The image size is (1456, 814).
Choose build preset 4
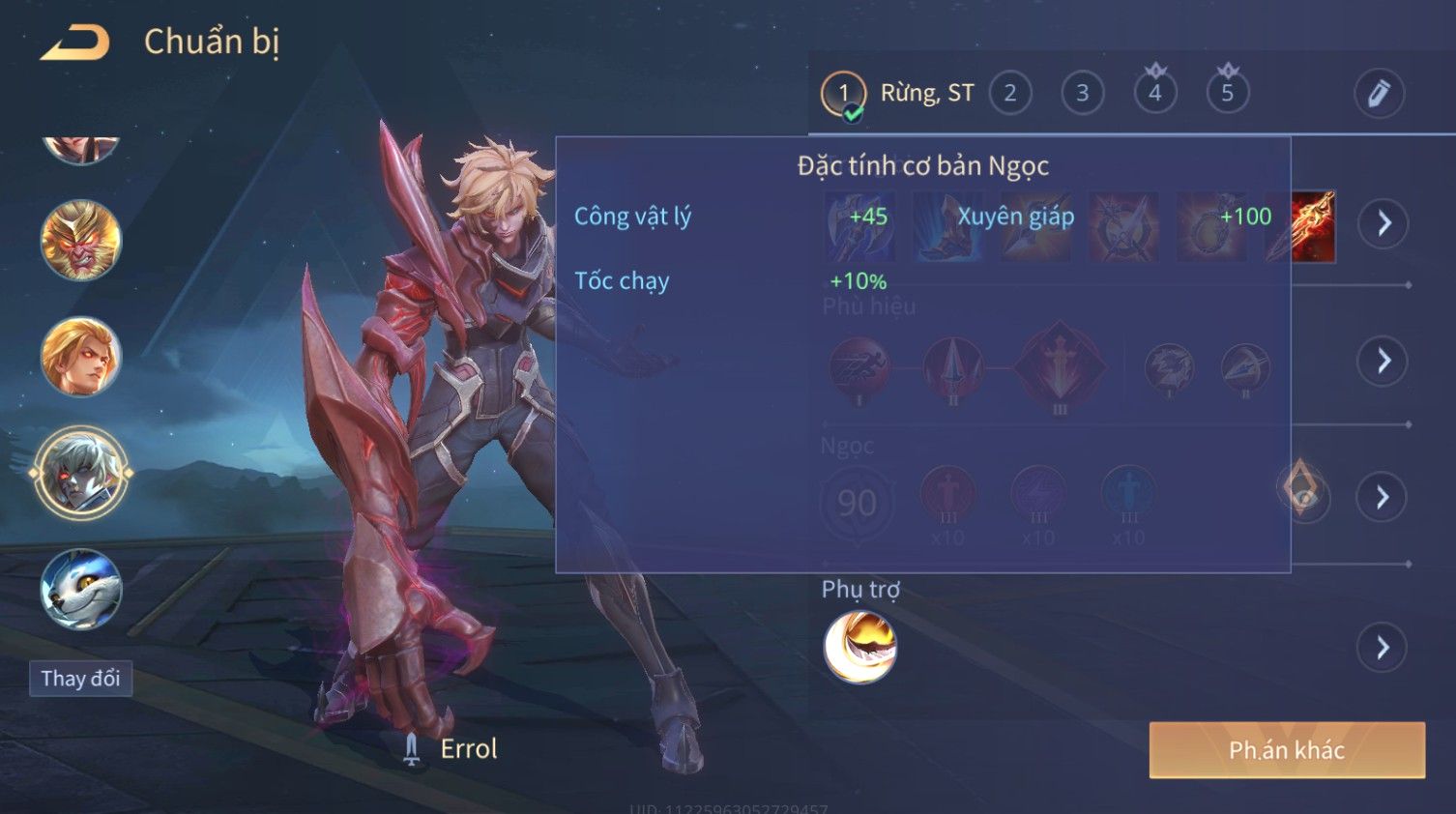(x=1154, y=93)
